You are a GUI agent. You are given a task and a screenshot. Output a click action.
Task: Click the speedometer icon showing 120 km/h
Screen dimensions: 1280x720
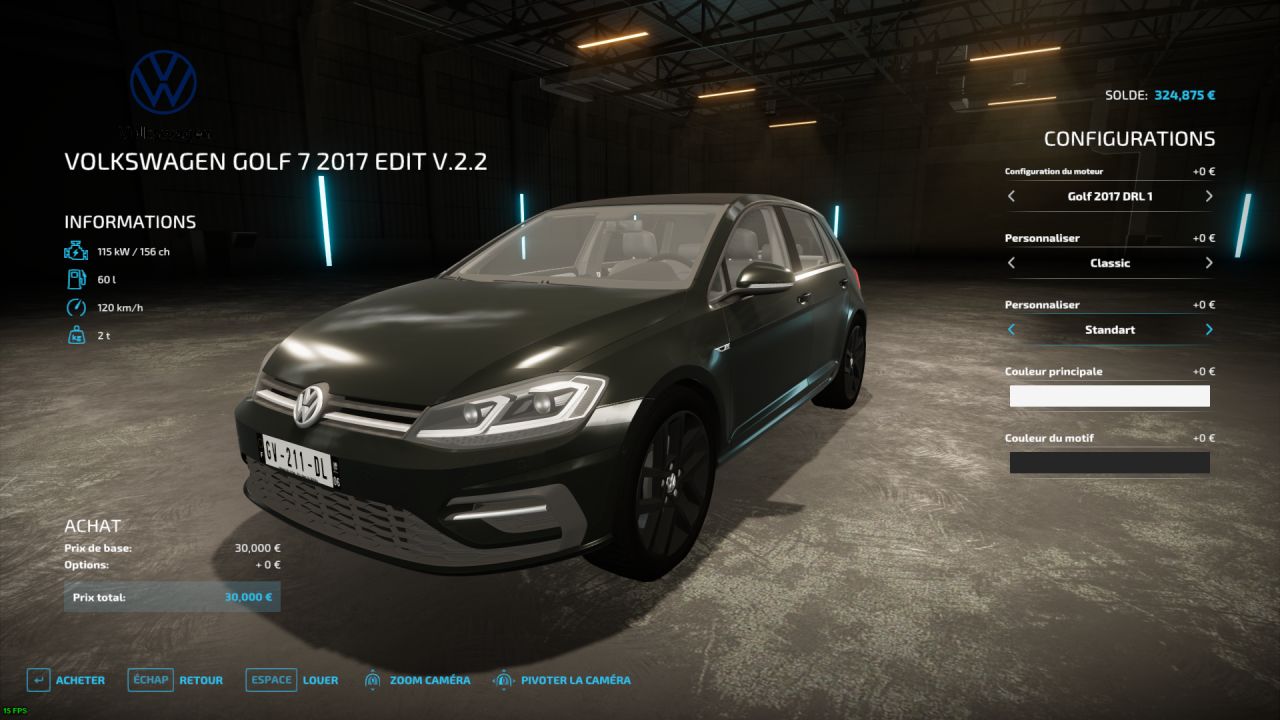(x=75, y=307)
